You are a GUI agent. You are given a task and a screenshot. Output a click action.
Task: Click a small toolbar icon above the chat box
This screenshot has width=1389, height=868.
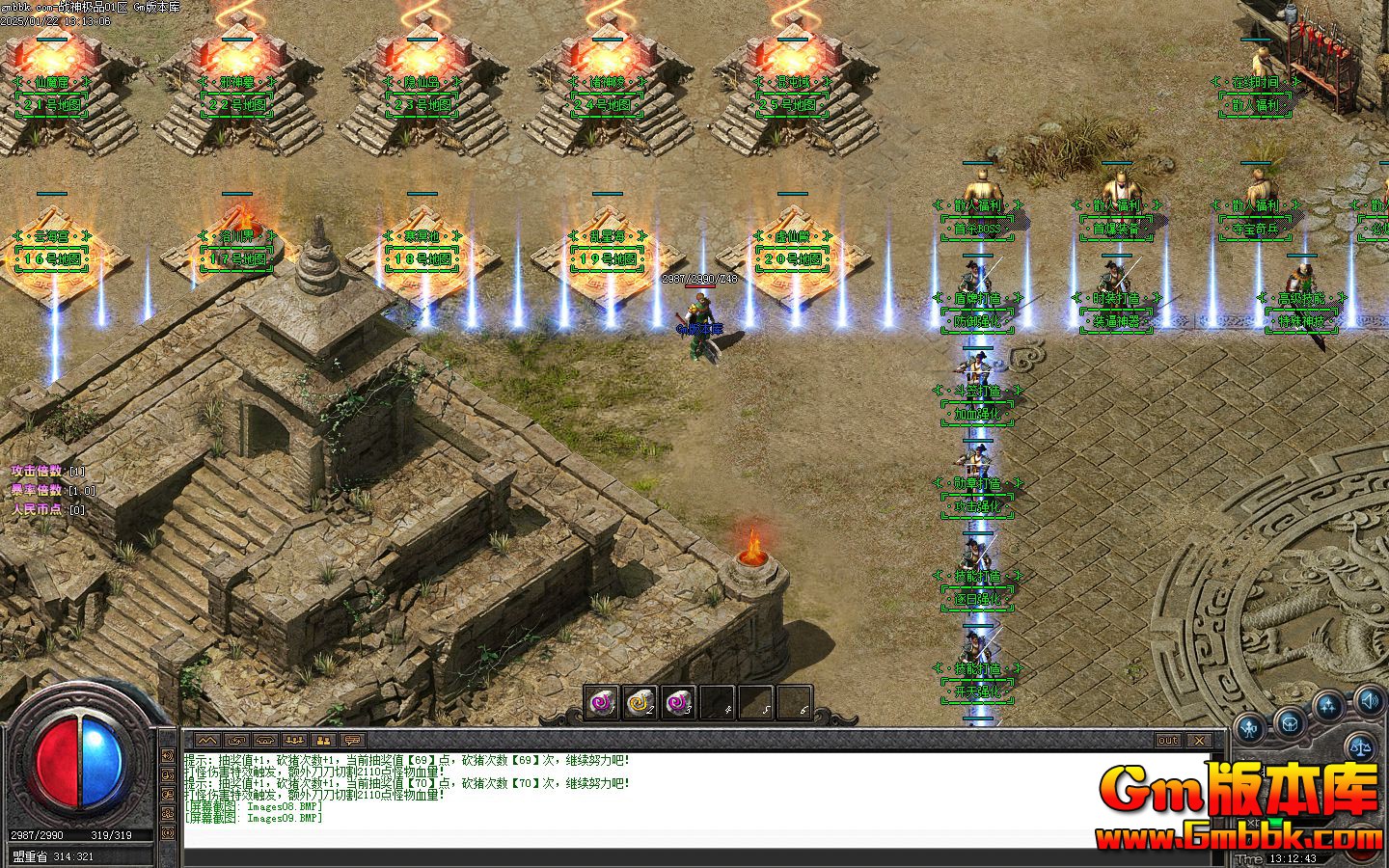[207, 740]
